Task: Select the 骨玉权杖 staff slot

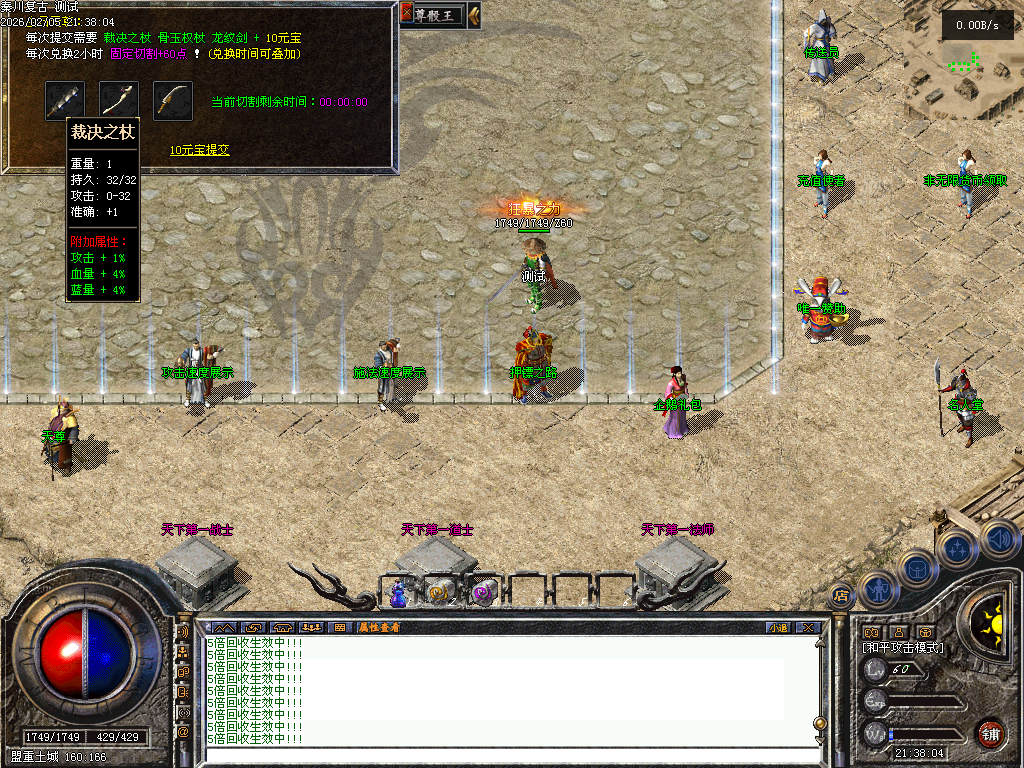Action: [119, 100]
